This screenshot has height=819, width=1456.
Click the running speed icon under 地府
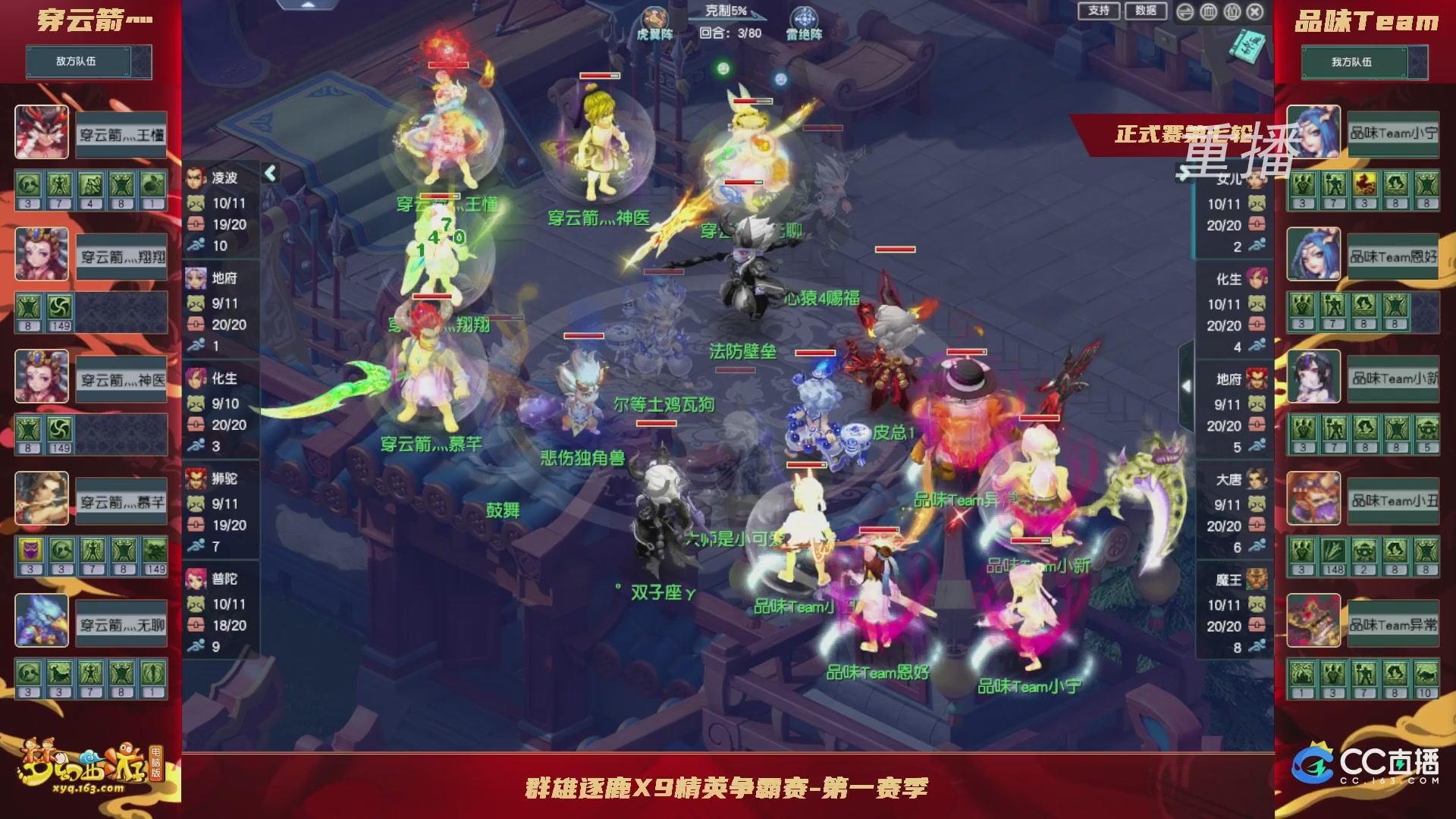click(196, 344)
